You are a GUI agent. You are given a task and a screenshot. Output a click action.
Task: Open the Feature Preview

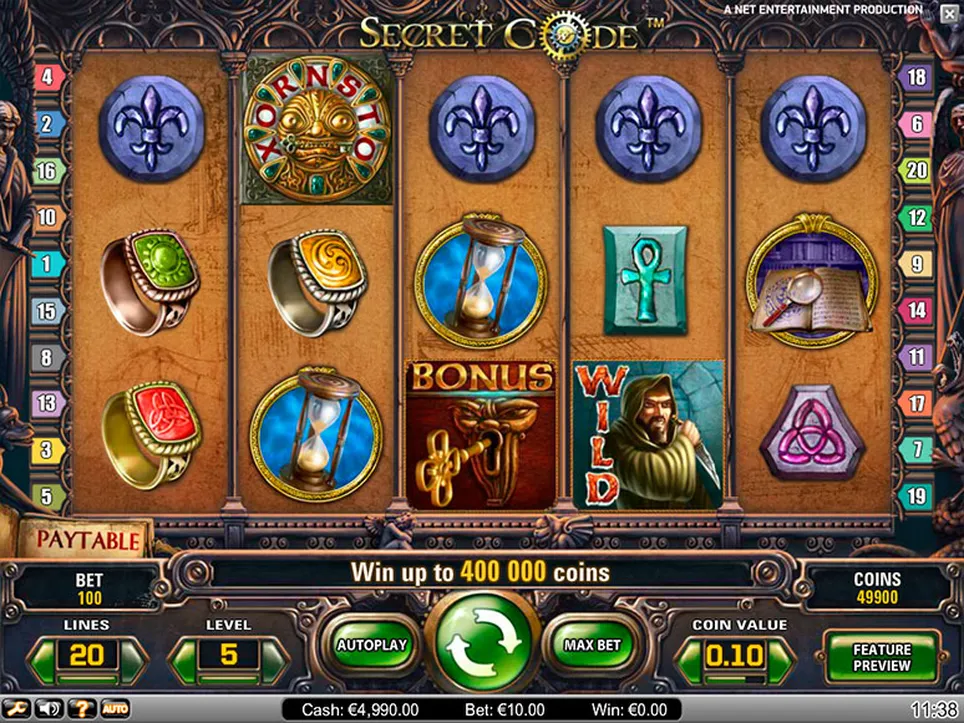click(x=881, y=657)
